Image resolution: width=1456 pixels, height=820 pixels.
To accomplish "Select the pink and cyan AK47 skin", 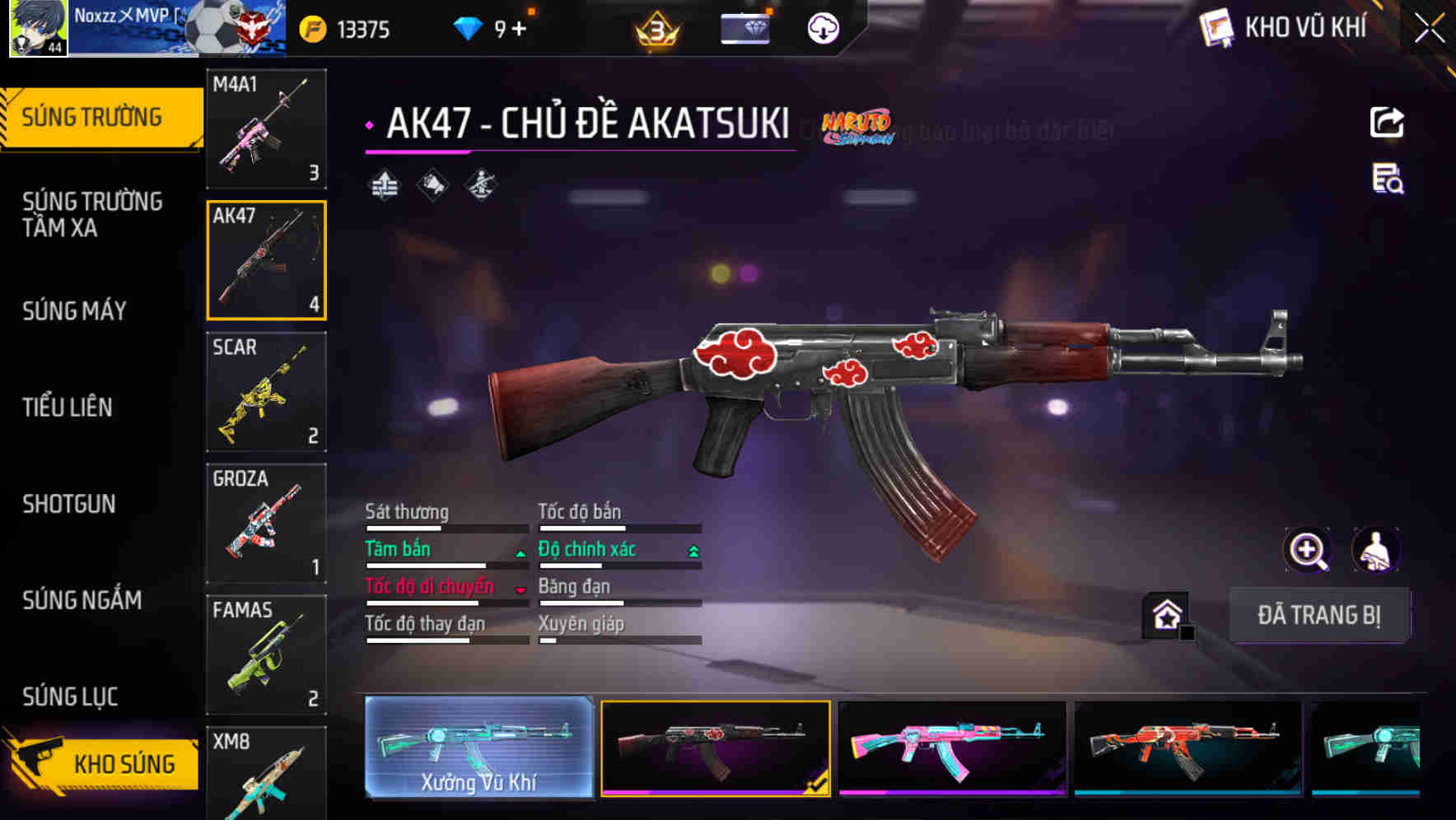I will click(952, 748).
